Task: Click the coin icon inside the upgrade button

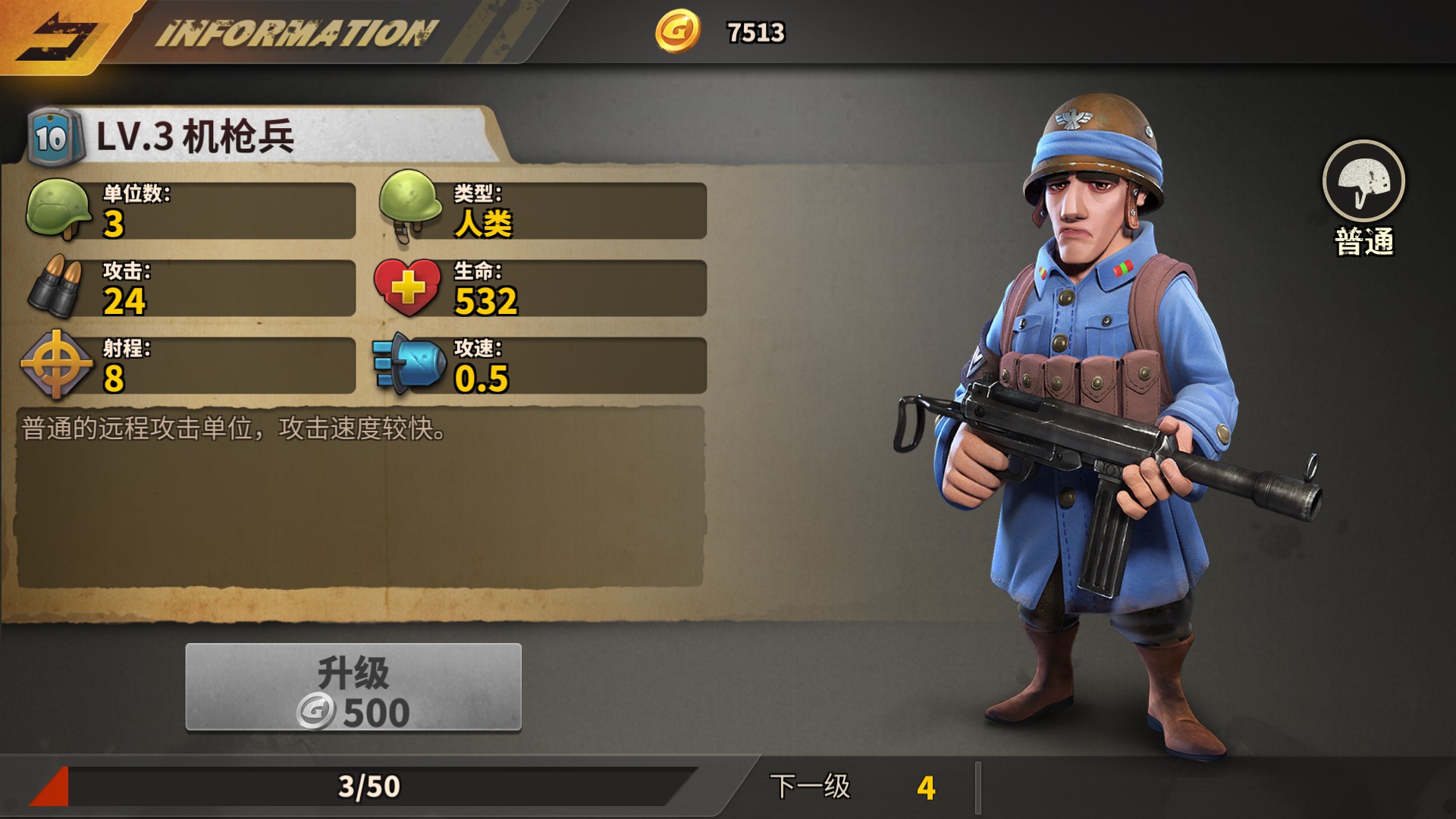Action: [317, 711]
